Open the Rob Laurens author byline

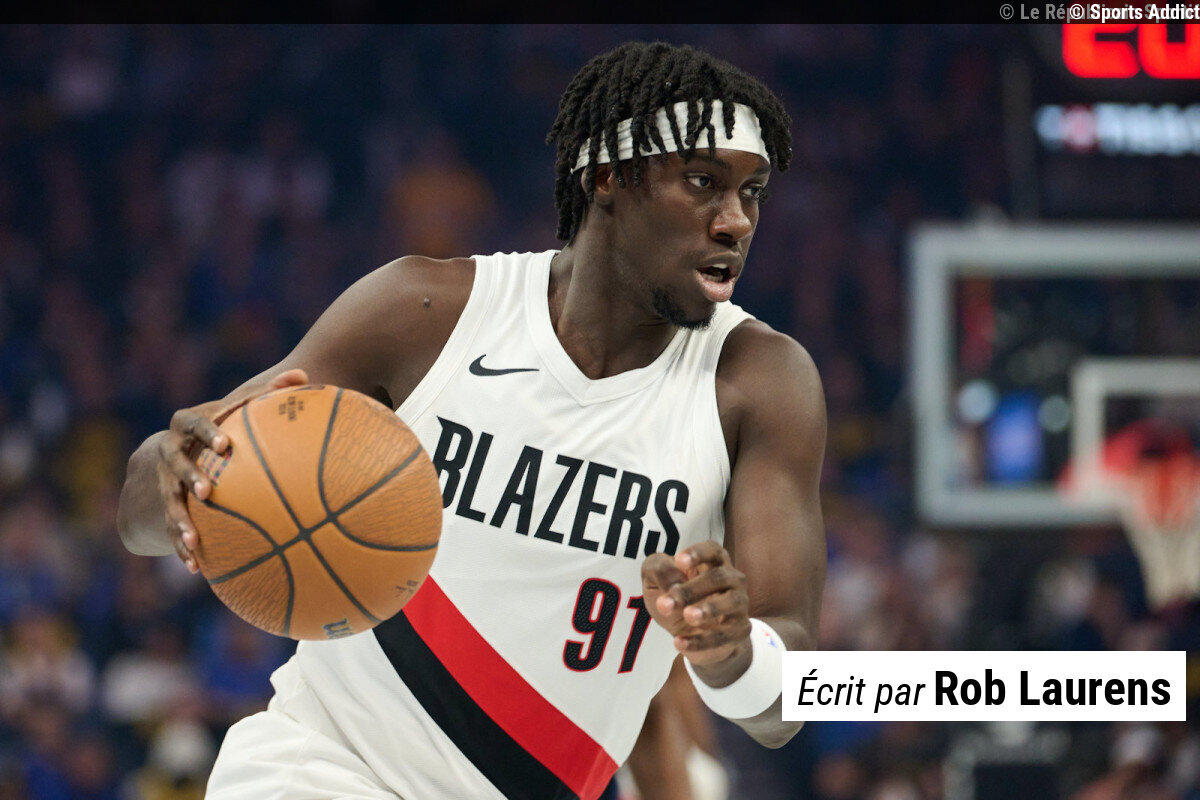(x=1051, y=688)
